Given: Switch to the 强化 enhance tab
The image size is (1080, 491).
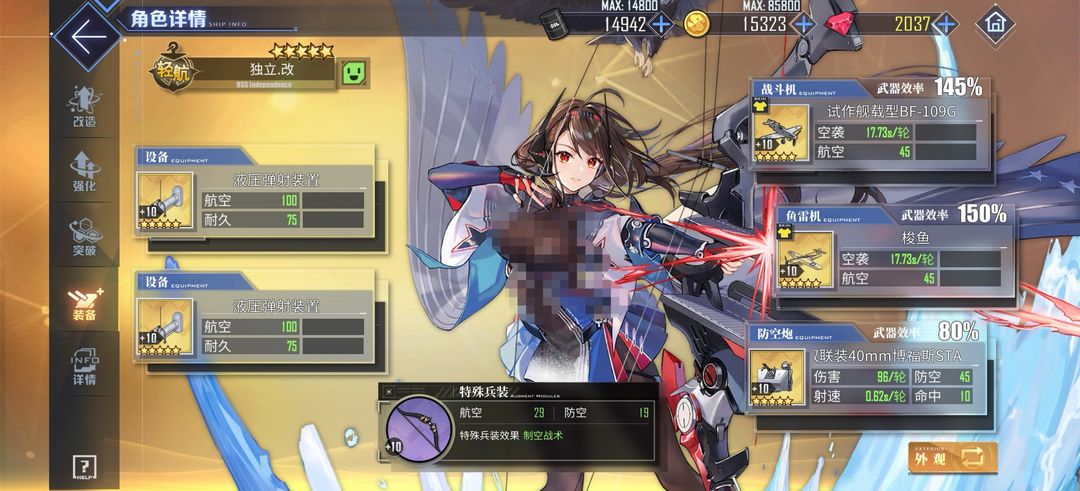Looking at the screenshot, I should pyautogui.click(x=84, y=171).
